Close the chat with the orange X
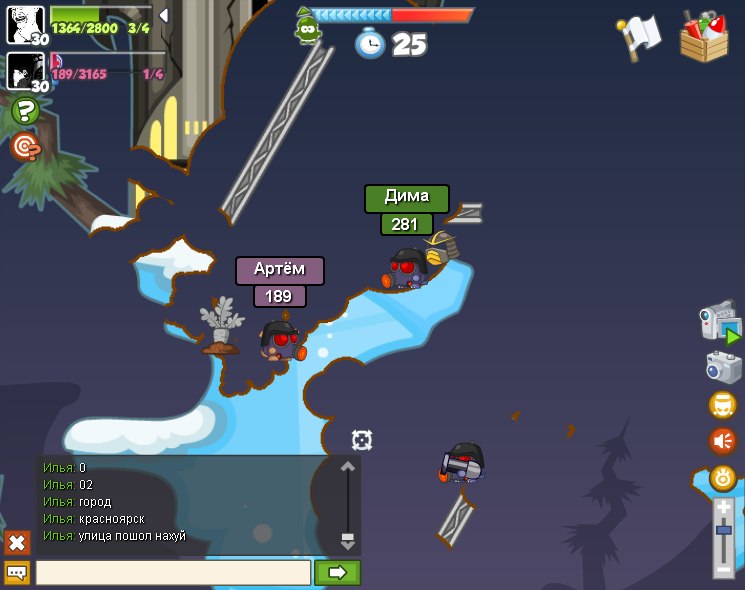 coord(17,542)
